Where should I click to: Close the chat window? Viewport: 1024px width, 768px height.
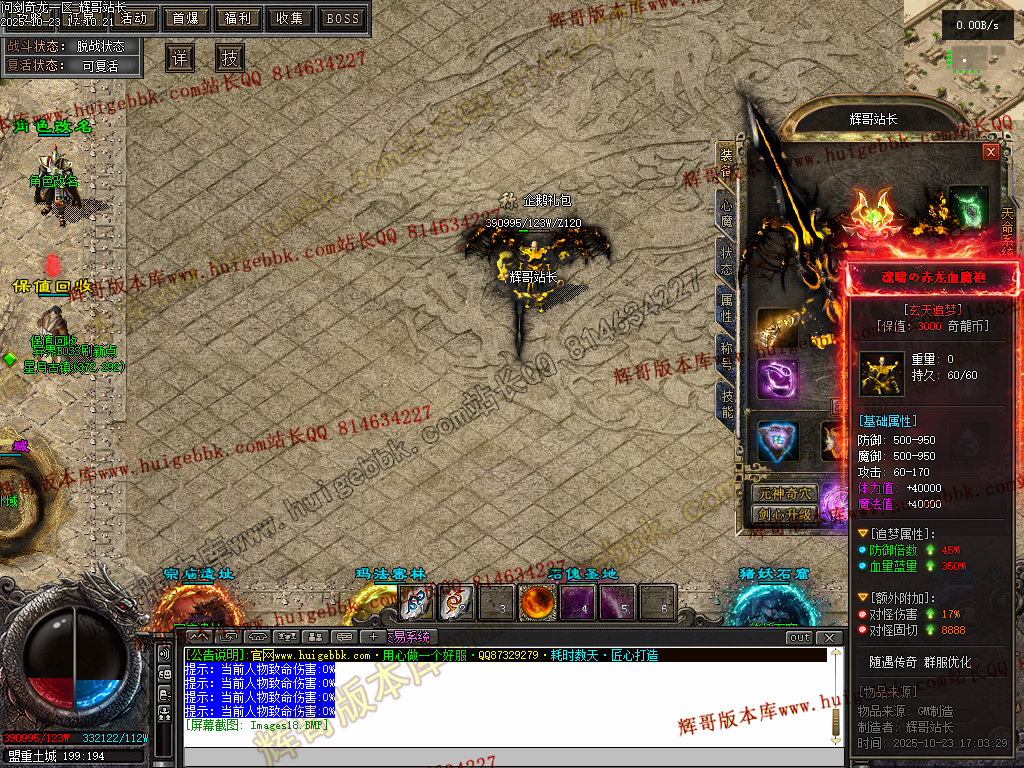point(830,637)
